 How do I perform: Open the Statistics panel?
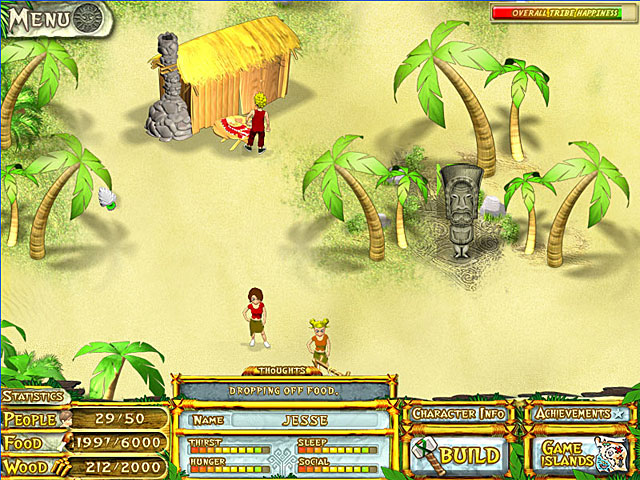click(x=32, y=397)
